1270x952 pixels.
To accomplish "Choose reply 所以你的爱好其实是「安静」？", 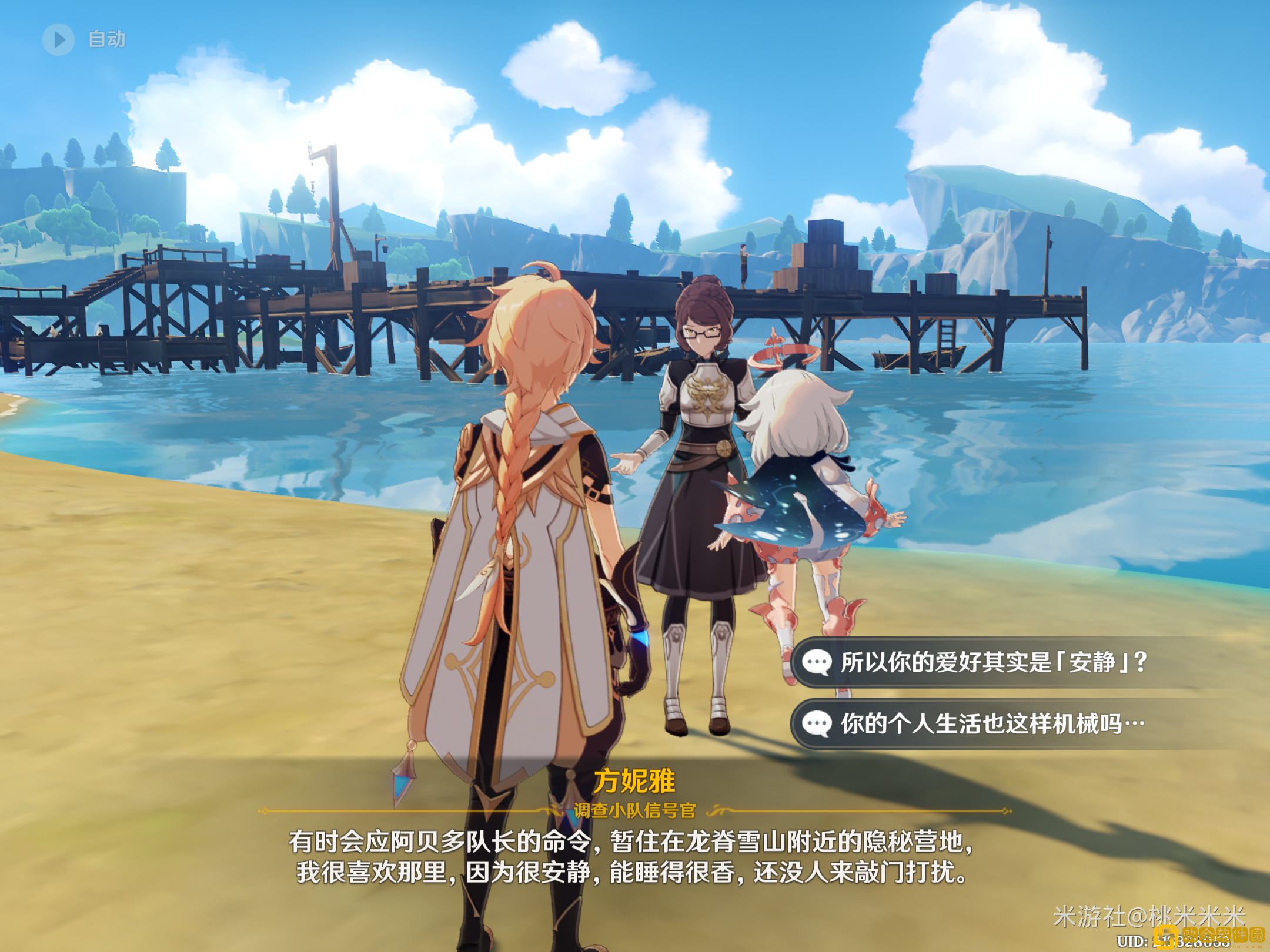I will click(x=992, y=662).
